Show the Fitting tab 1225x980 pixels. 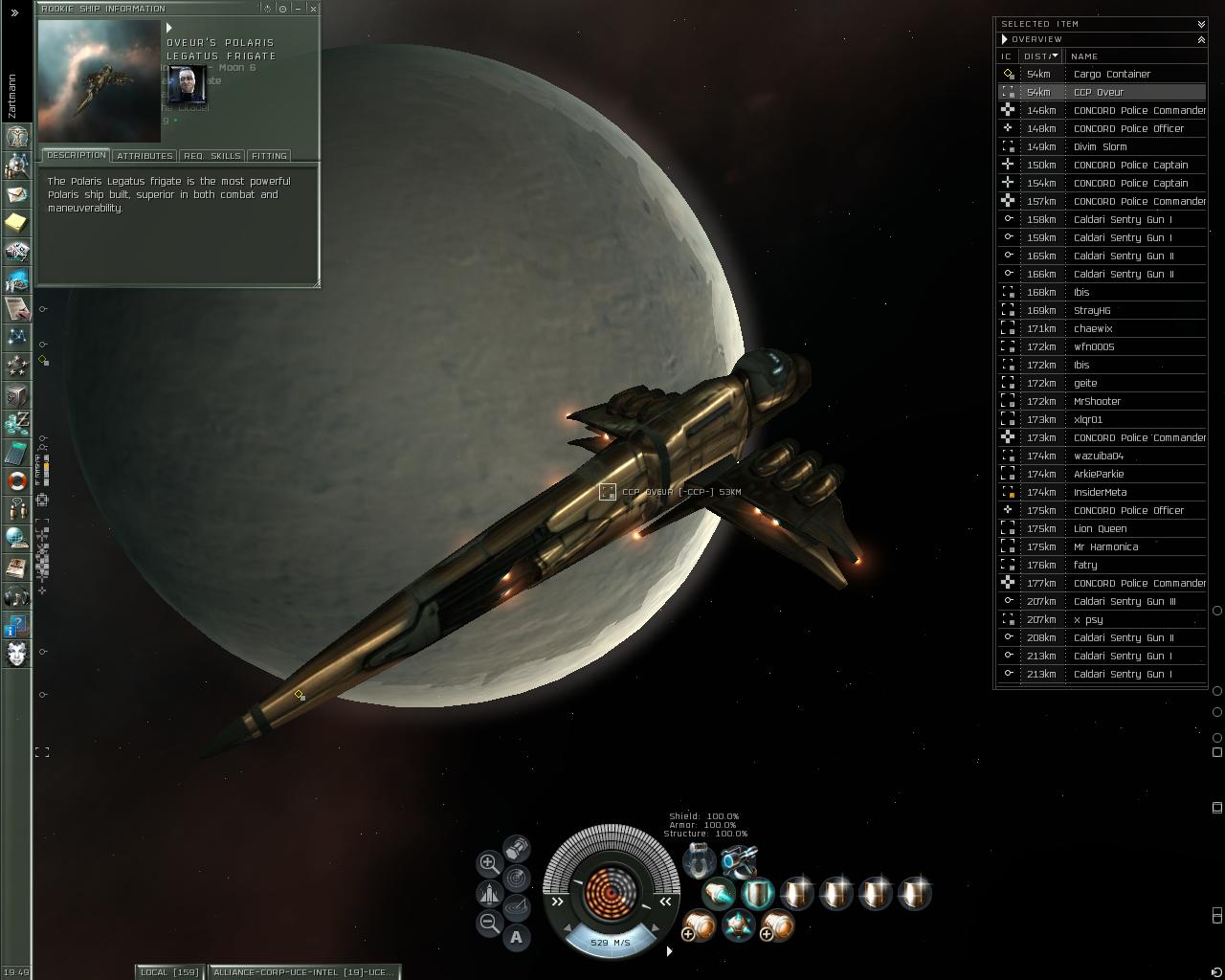click(x=269, y=156)
